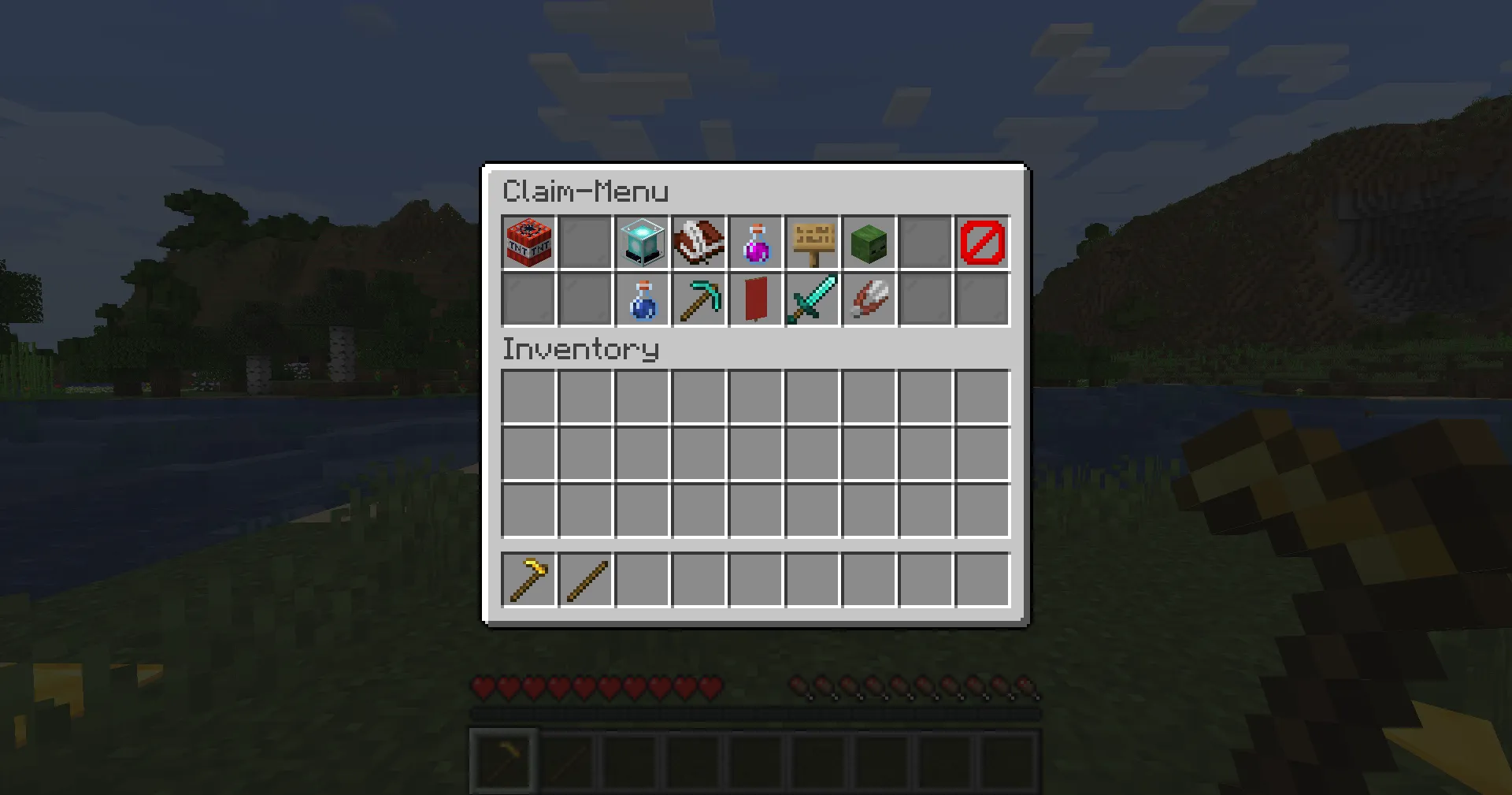Click the TNT block in the Claim-Menu

coord(528,243)
